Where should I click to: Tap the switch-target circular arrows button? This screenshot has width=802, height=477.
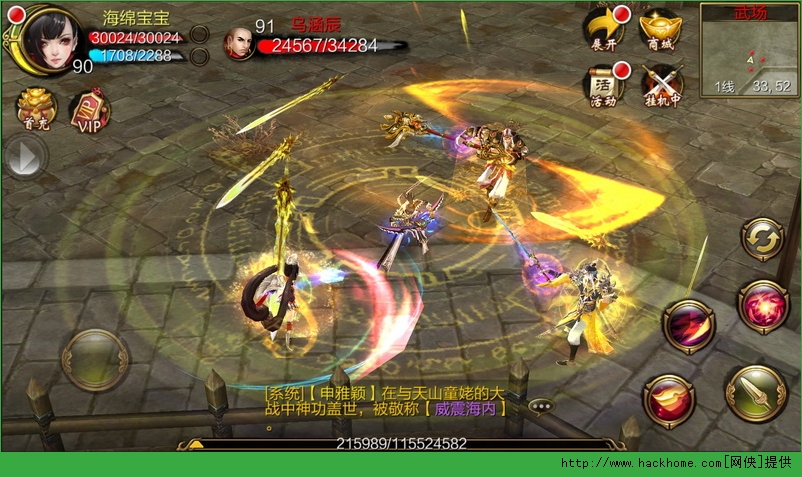[762, 240]
